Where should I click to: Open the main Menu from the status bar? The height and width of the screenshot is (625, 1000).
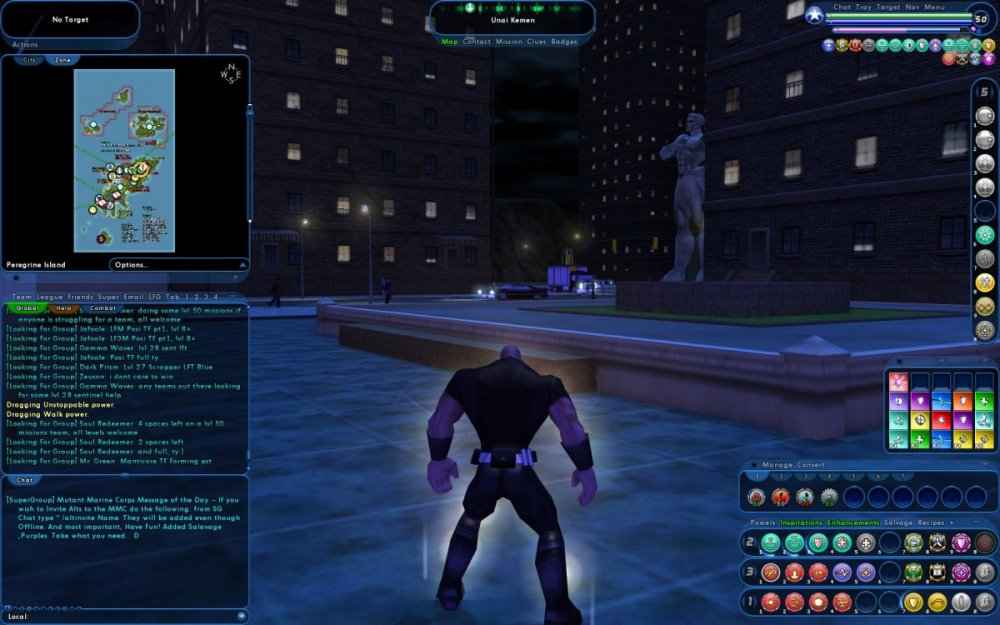(935, 7)
